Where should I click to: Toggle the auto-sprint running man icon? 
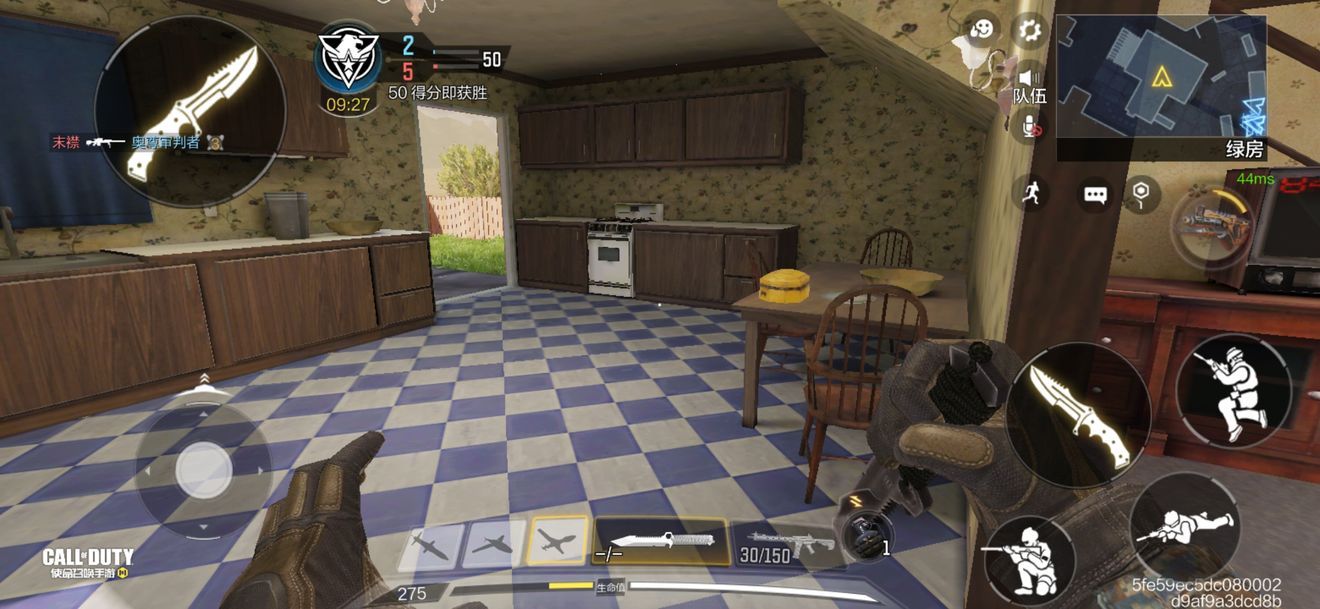[1030, 192]
